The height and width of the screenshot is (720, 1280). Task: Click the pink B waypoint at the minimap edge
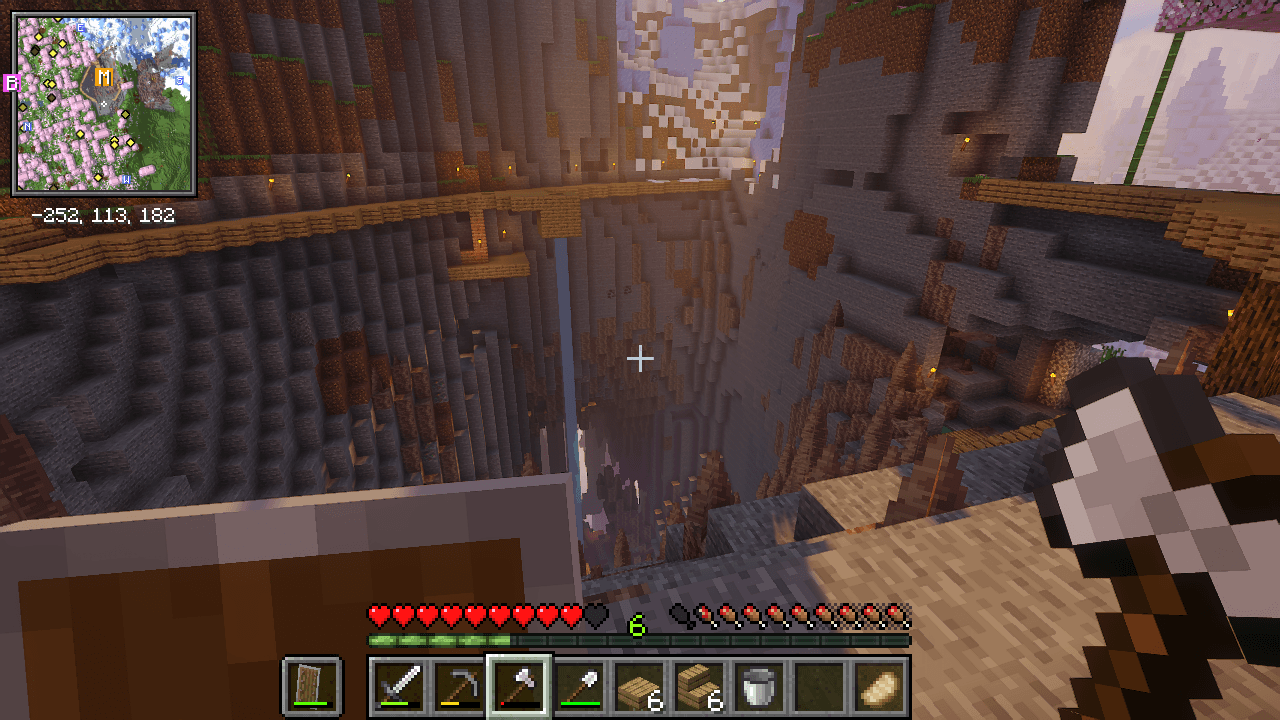(12, 82)
